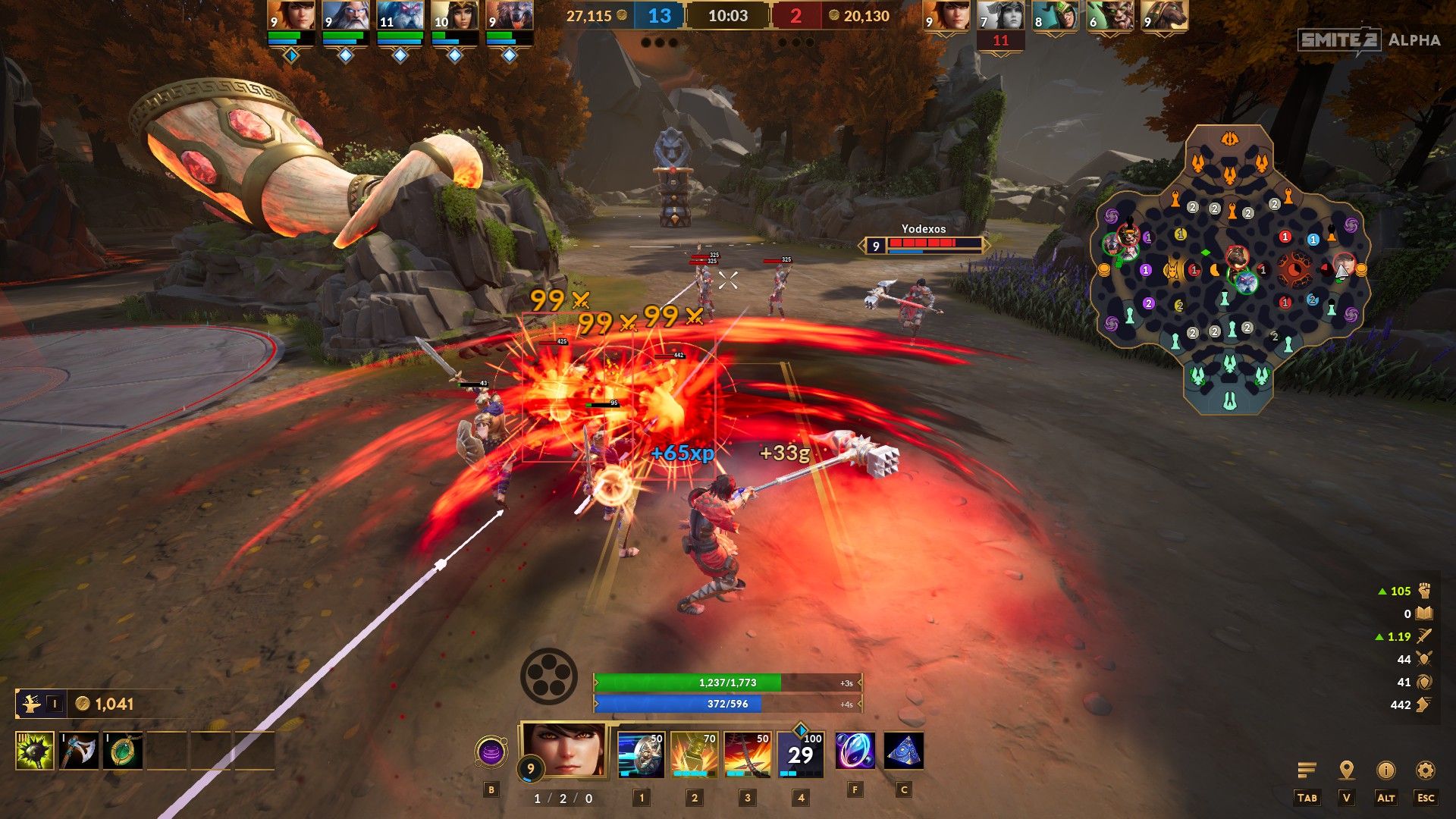Click the circular five-dot passive meter icon
Screen dimensions: 1456x819
point(548,676)
